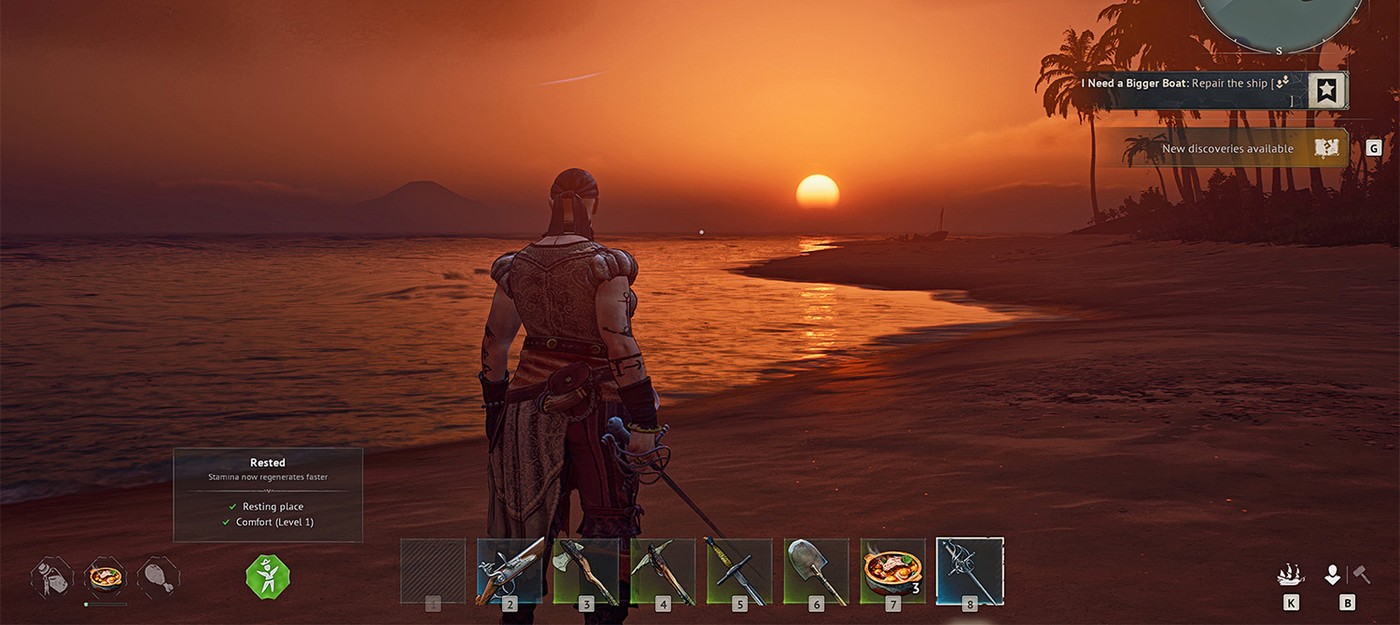1400x625 pixels.
Task: Select the drink bottle consumable slot
Action: tap(52, 577)
